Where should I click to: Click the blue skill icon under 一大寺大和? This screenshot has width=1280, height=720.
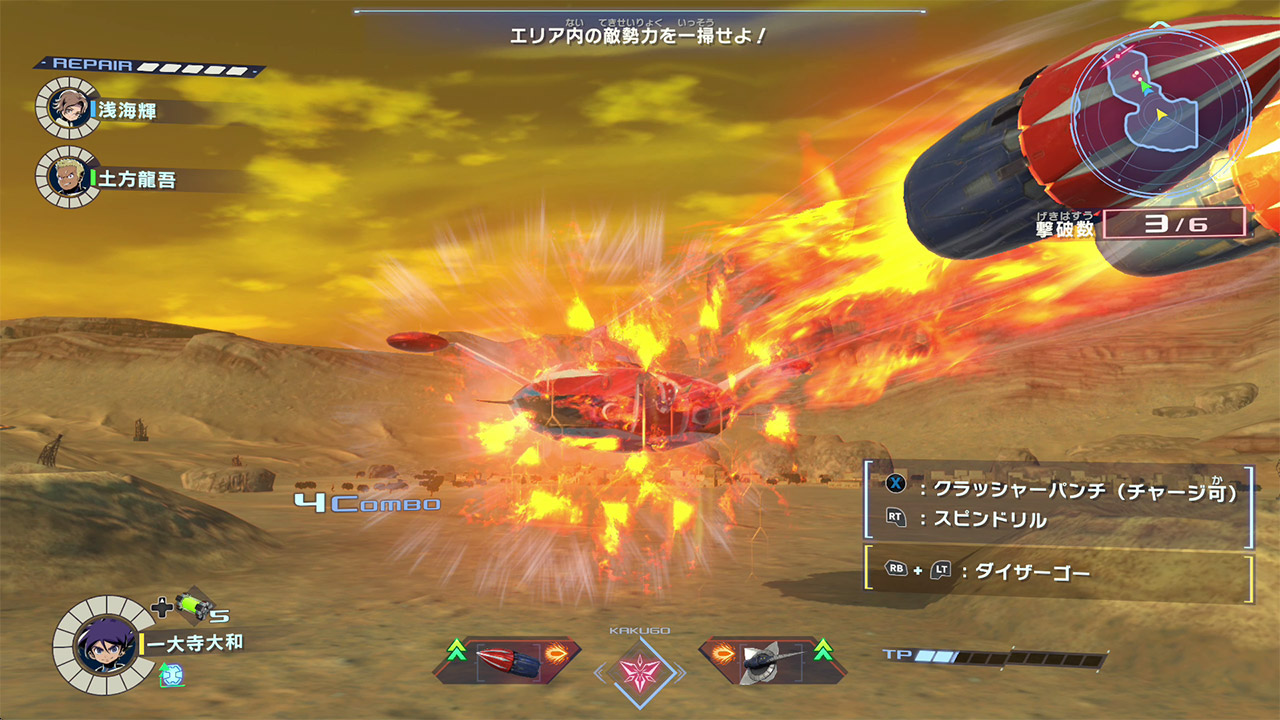pos(172,674)
